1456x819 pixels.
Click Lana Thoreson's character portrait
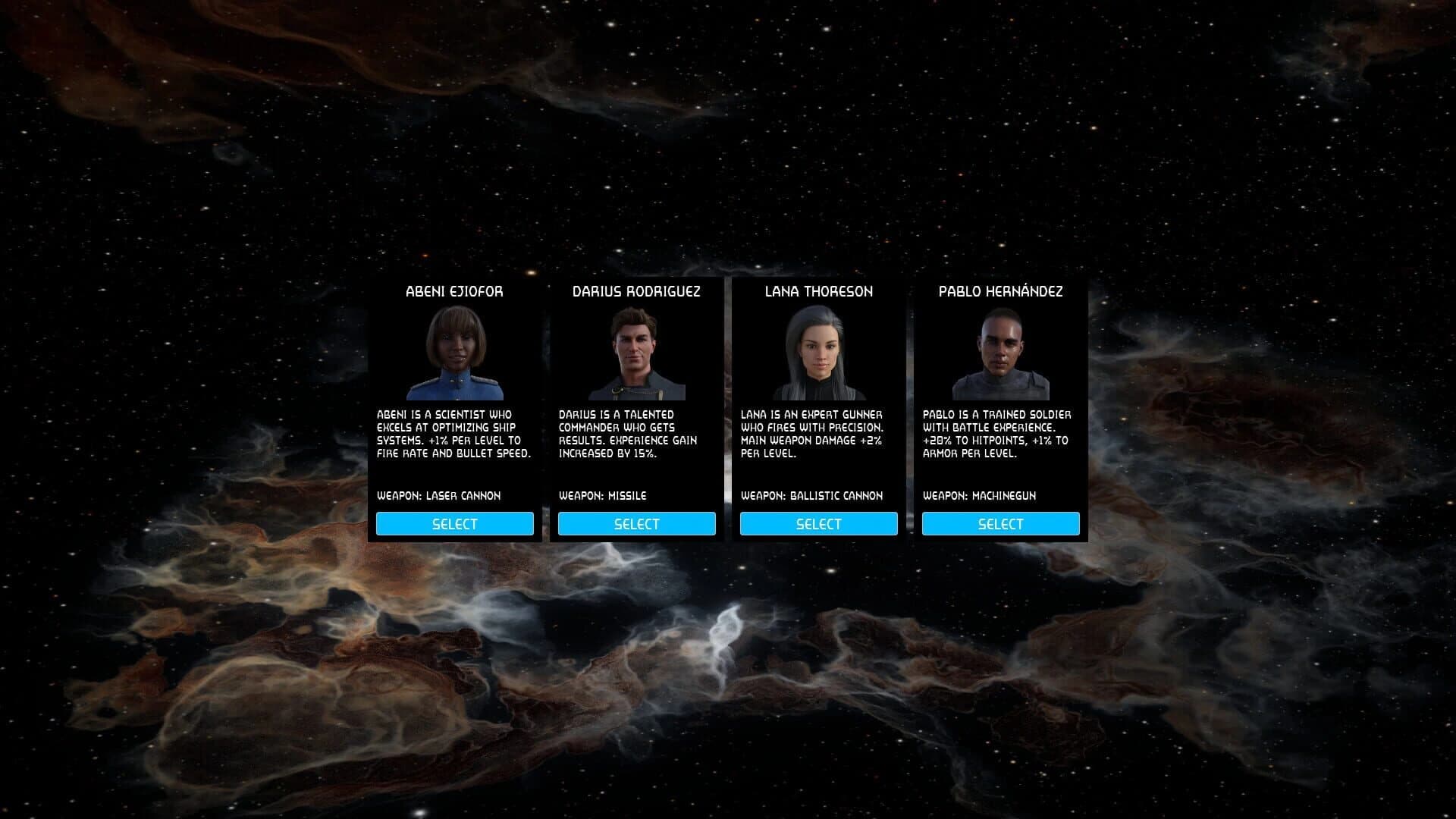point(819,356)
